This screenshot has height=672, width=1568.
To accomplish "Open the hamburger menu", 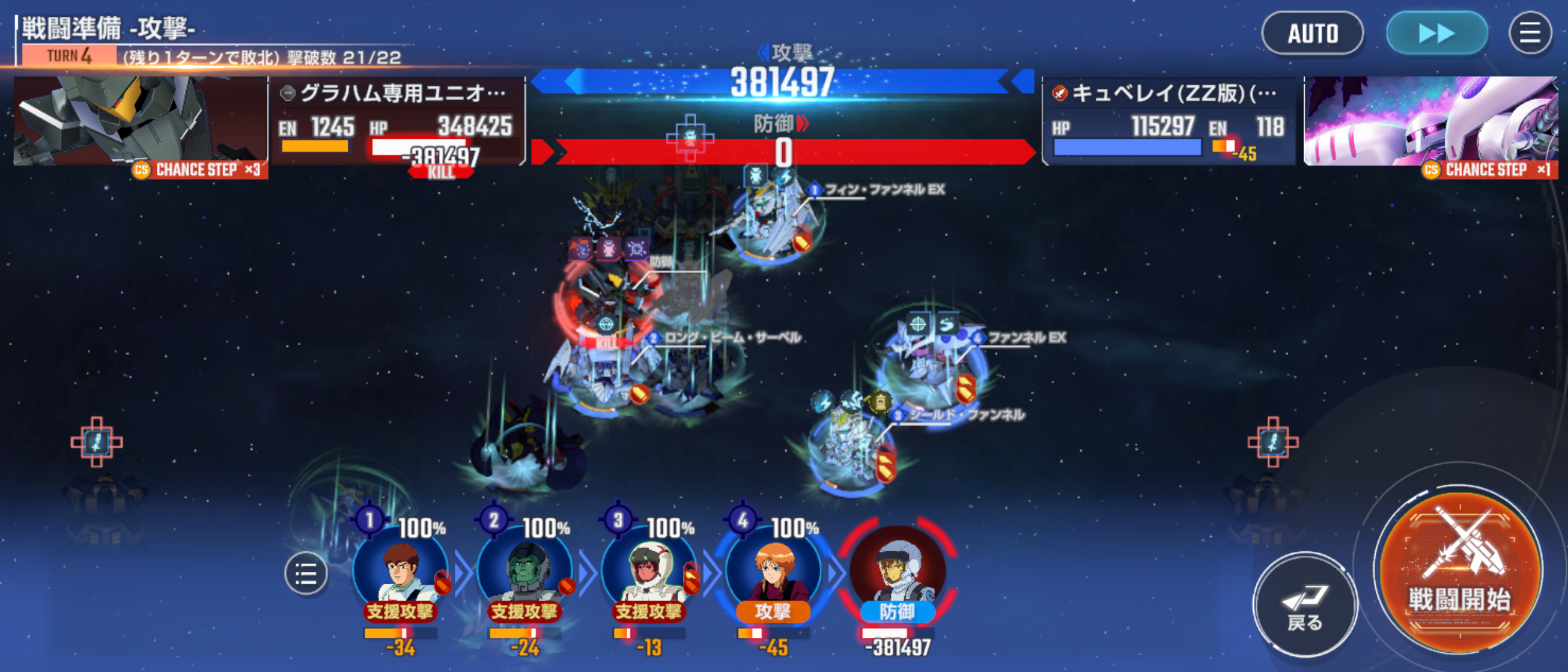I will [1529, 34].
